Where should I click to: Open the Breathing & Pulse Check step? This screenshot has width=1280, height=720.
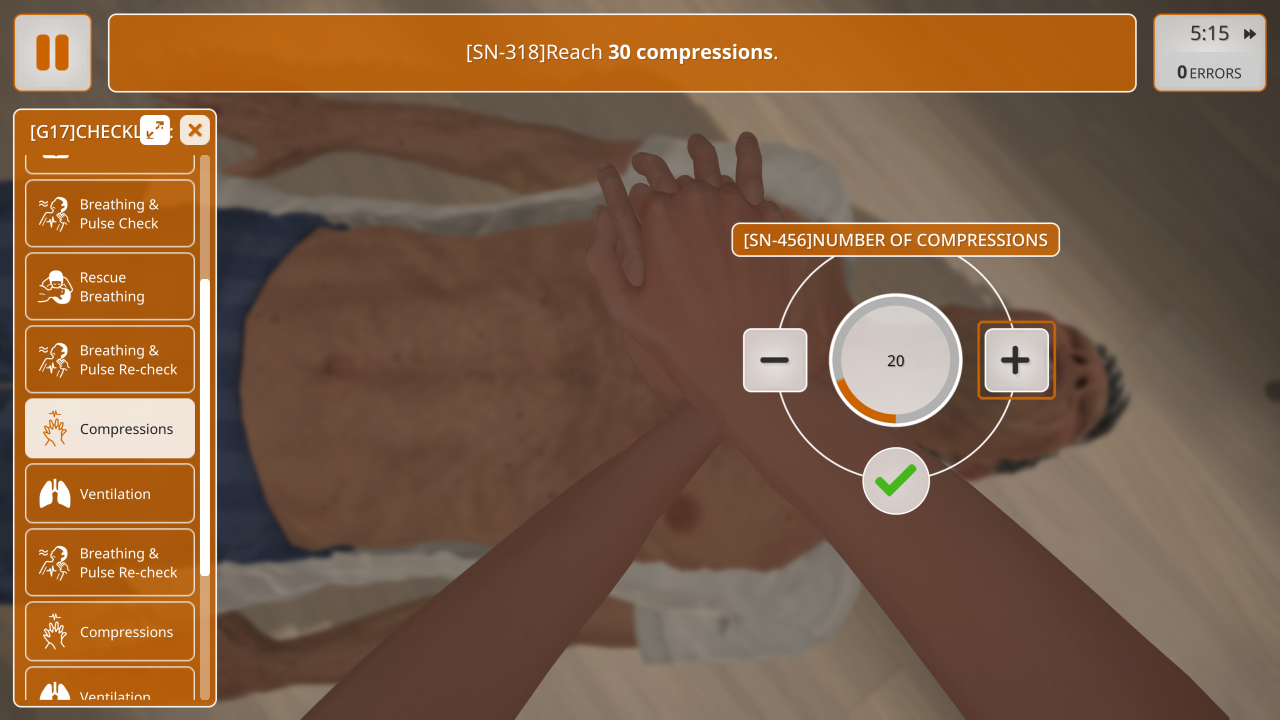point(110,214)
